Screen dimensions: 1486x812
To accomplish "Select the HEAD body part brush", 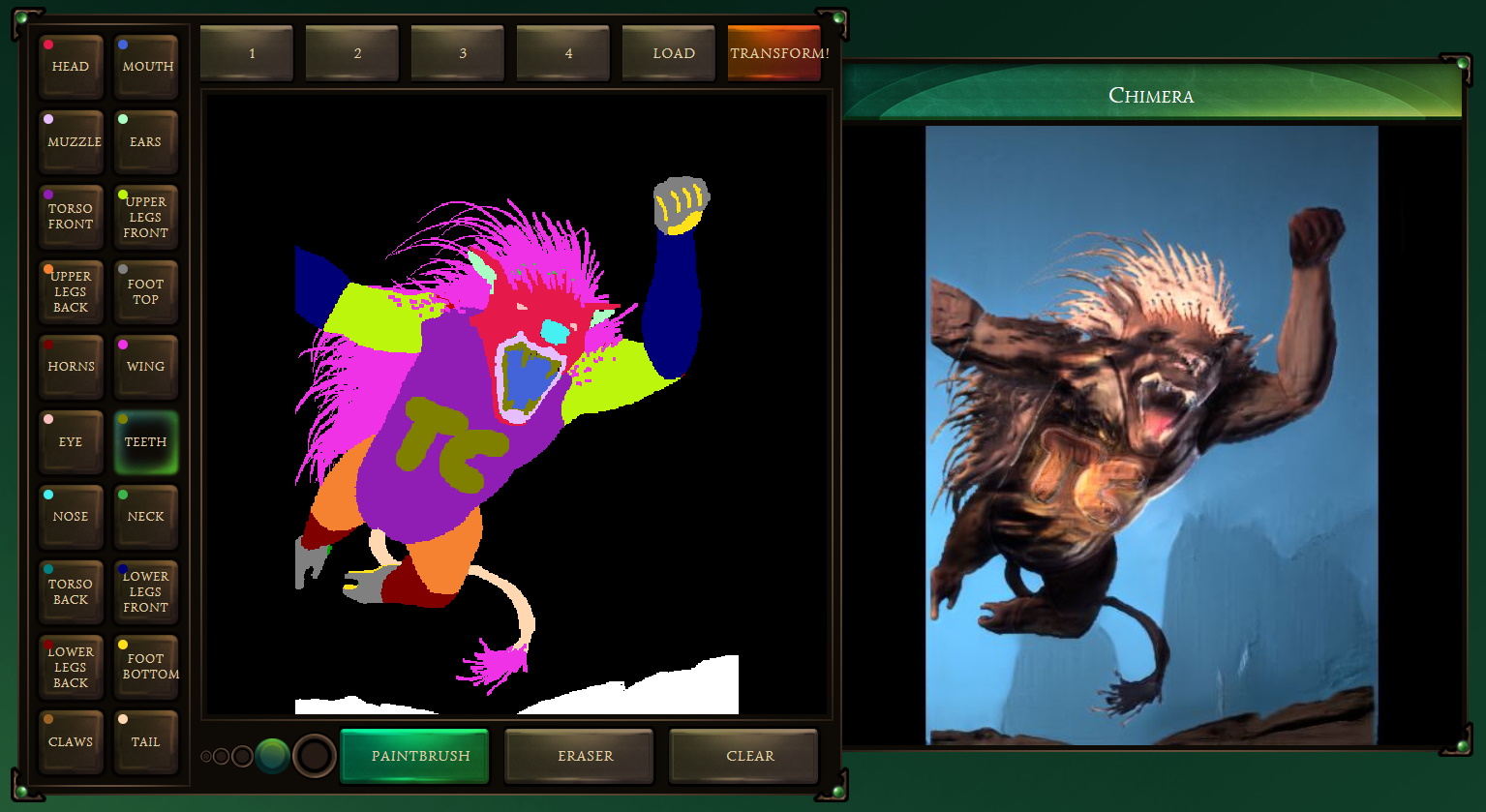I will tap(71, 66).
